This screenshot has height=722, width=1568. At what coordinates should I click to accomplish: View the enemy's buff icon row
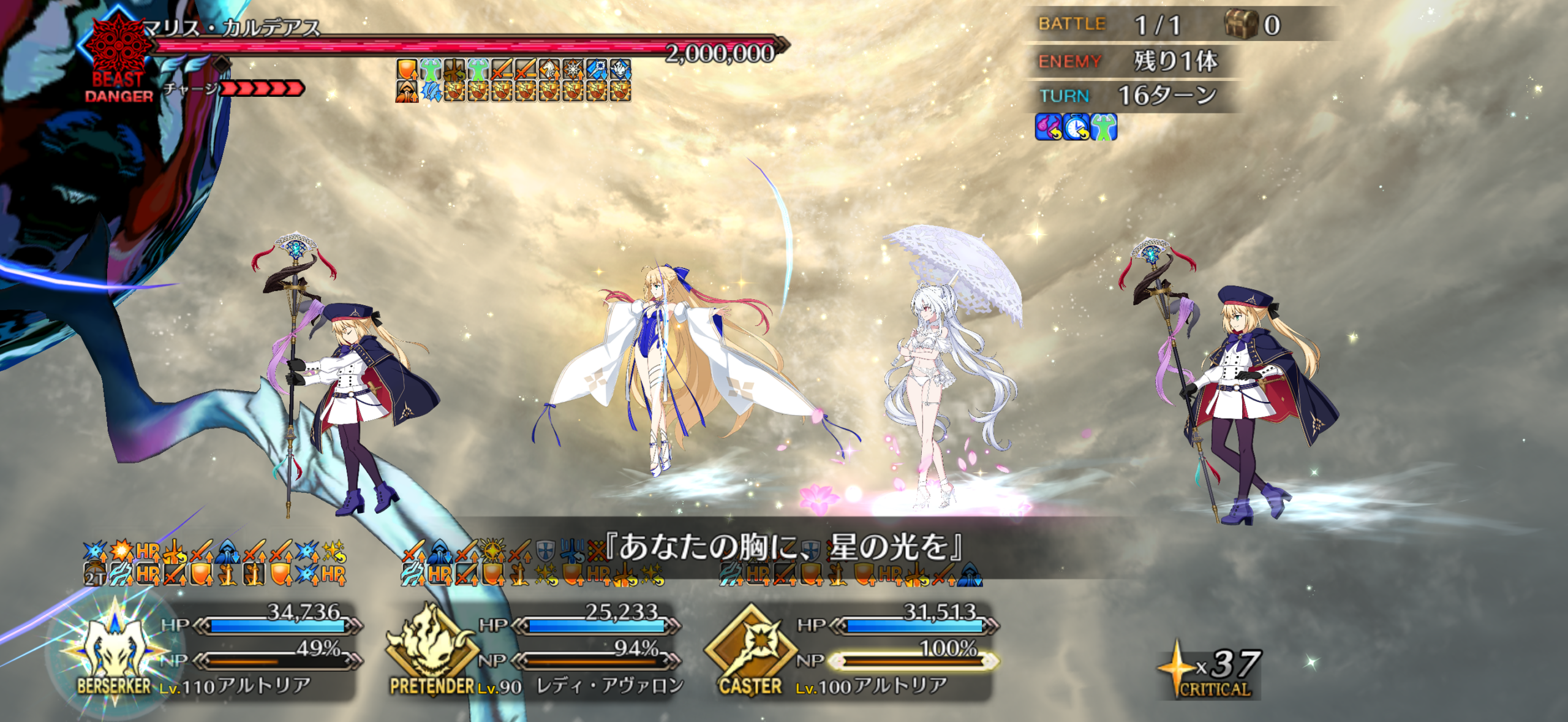tap(513, 80)
